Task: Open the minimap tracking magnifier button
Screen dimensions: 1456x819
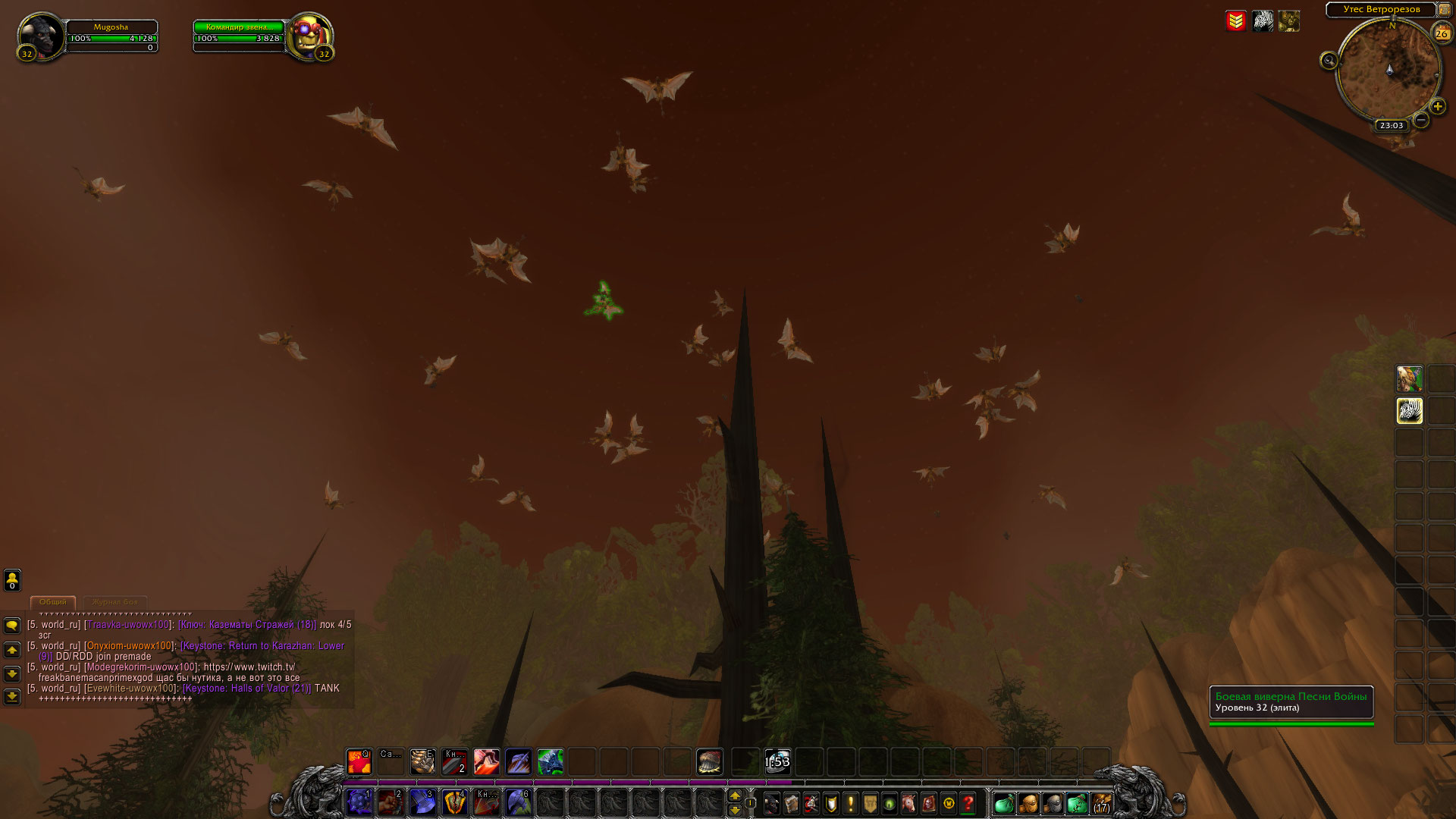Action: tap(1329, 61)
